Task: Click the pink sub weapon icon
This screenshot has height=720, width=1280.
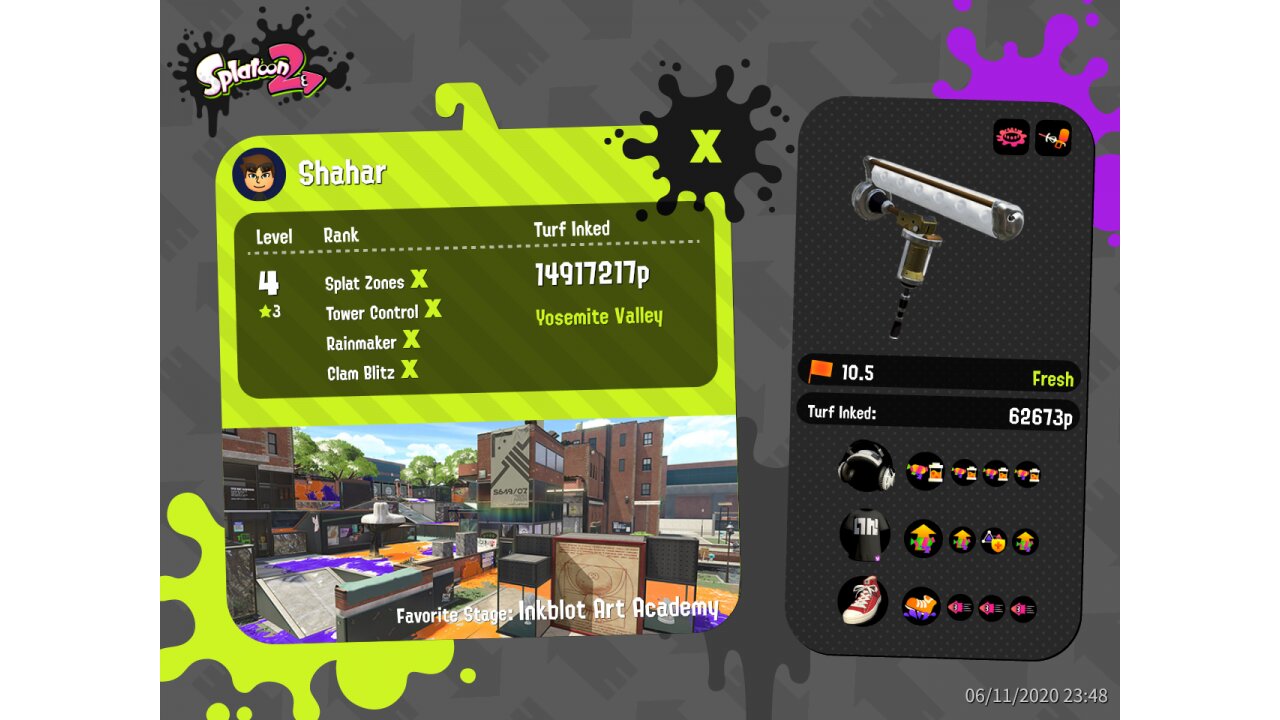Action: click(1011, 138)
